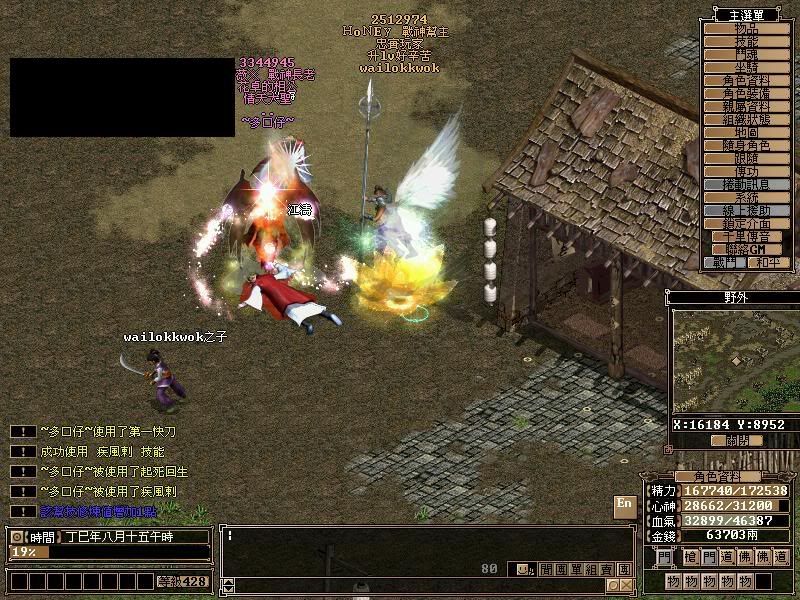Open the 地圖 map menu entry

coord(745,132)
